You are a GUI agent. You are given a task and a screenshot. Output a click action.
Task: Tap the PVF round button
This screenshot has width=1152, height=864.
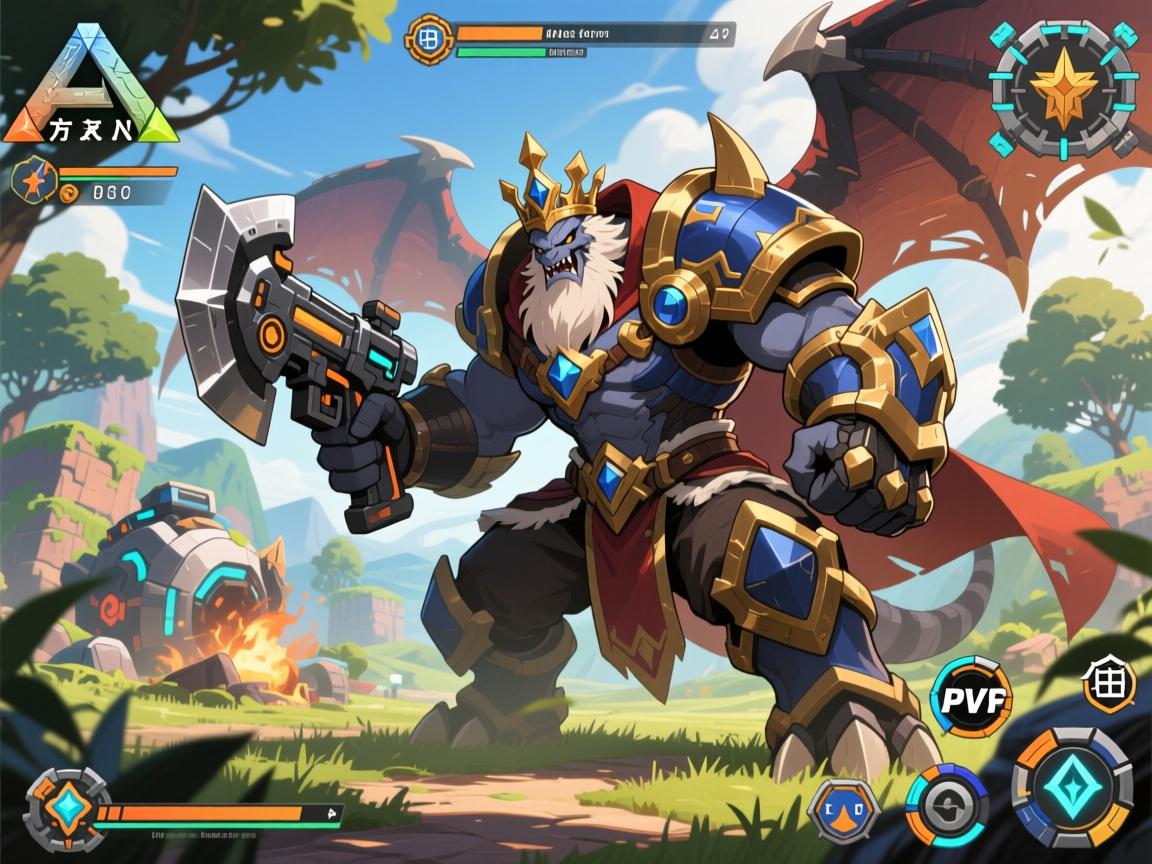(x=970, y=698)
